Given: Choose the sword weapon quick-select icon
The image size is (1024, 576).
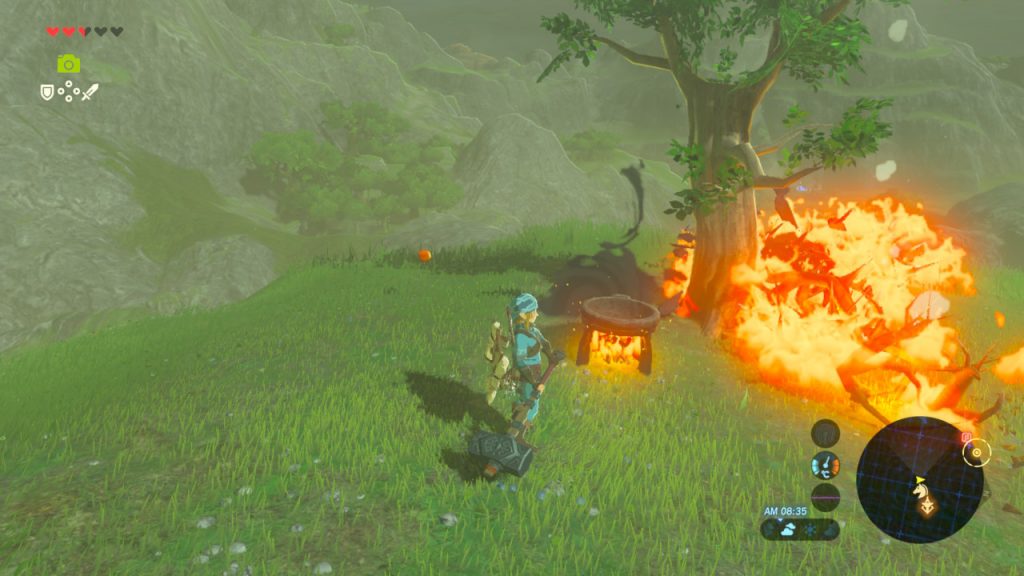Looking at the screenshot, I should [x=90, y=92].
